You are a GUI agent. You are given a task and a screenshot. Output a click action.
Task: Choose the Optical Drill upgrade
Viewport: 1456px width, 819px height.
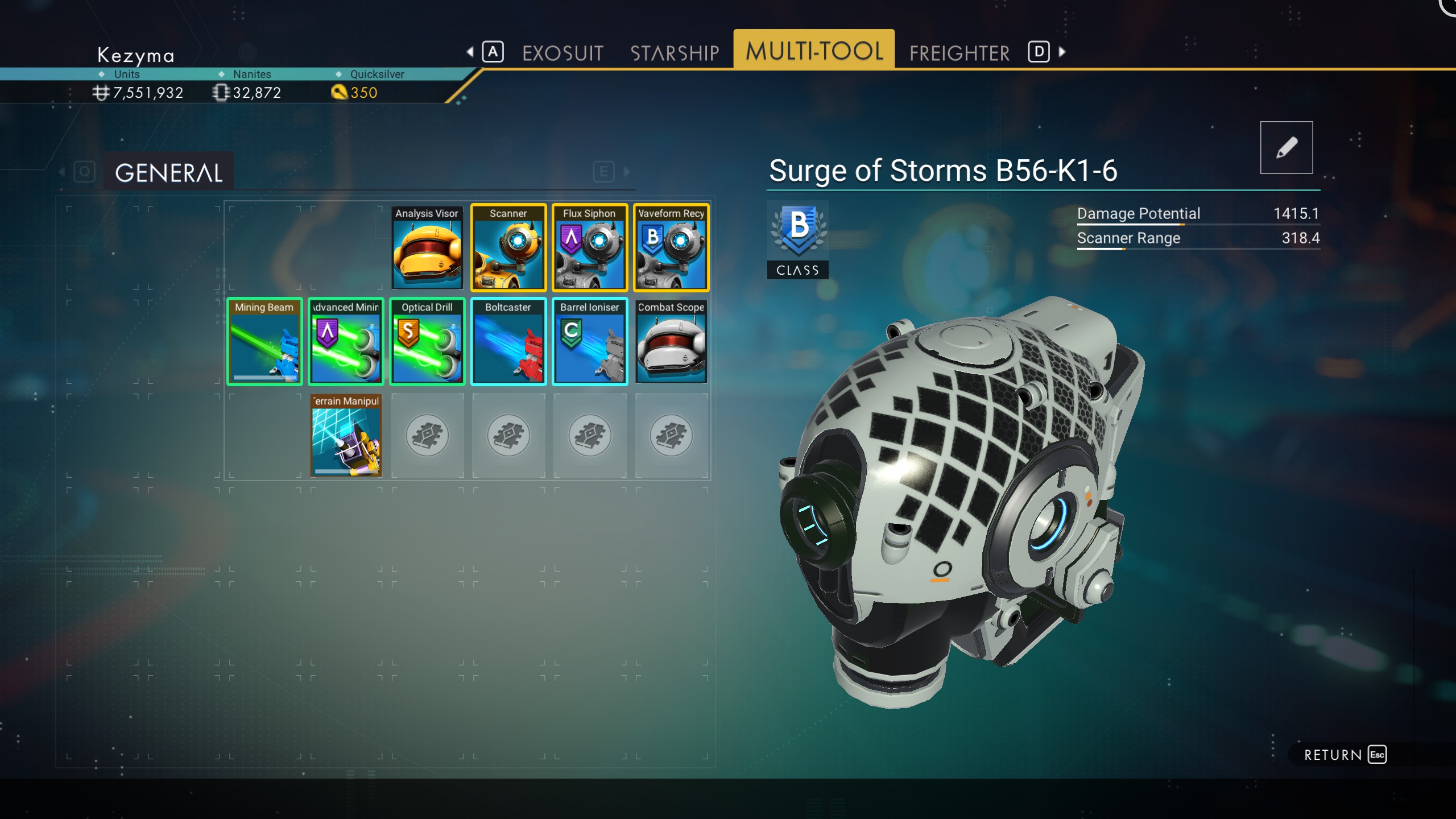tap(427, 341)
